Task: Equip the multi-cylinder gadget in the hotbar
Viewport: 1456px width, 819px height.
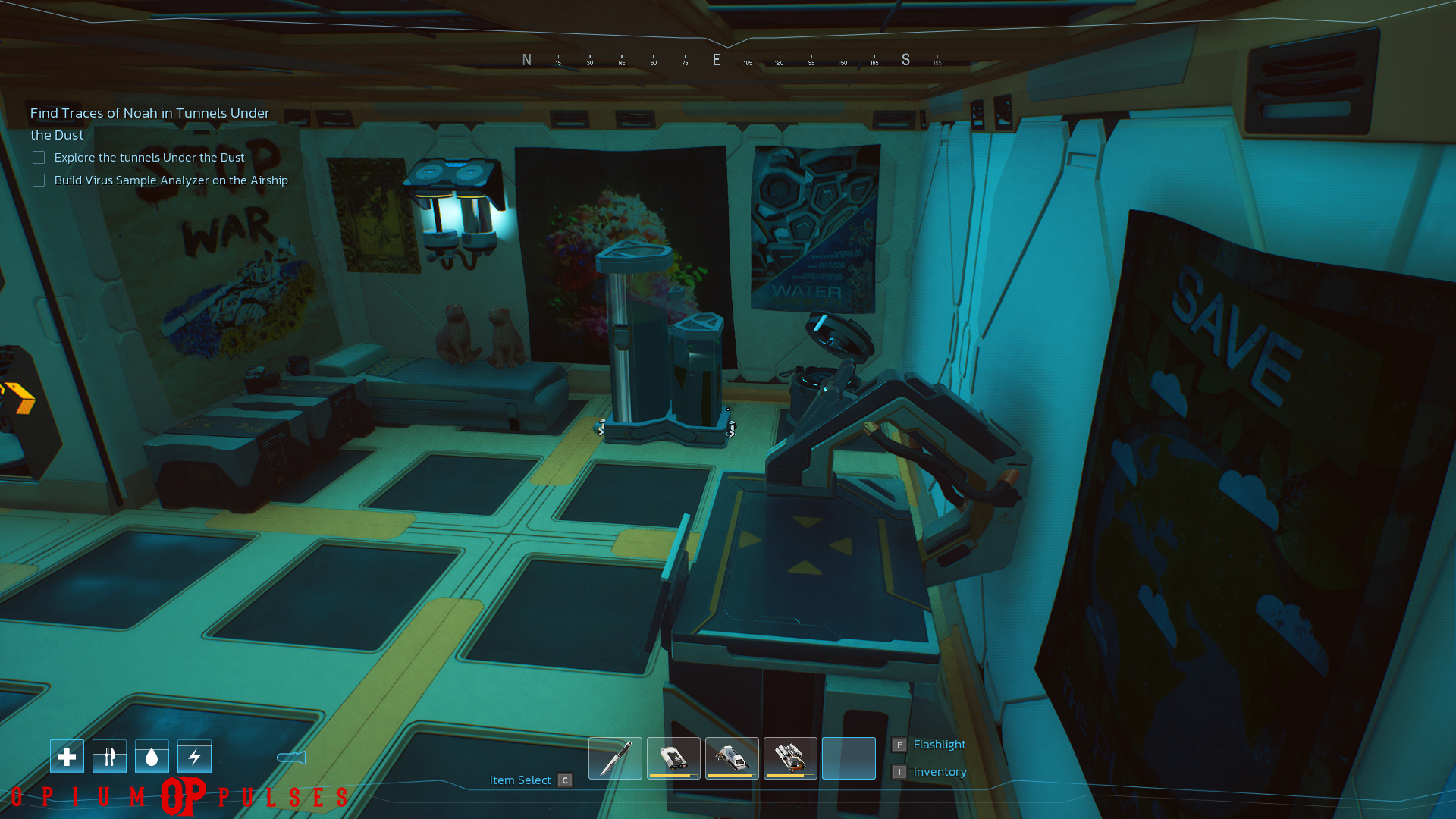Action: click(790, 758)
